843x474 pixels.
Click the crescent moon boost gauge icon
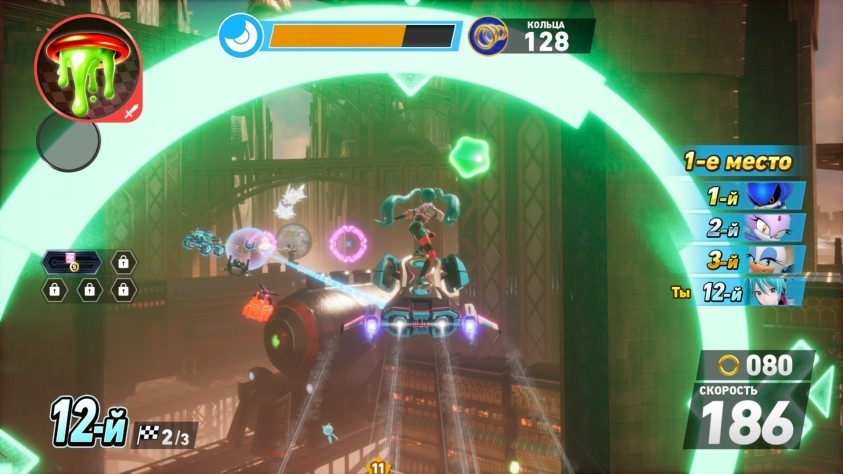[241, 35]
